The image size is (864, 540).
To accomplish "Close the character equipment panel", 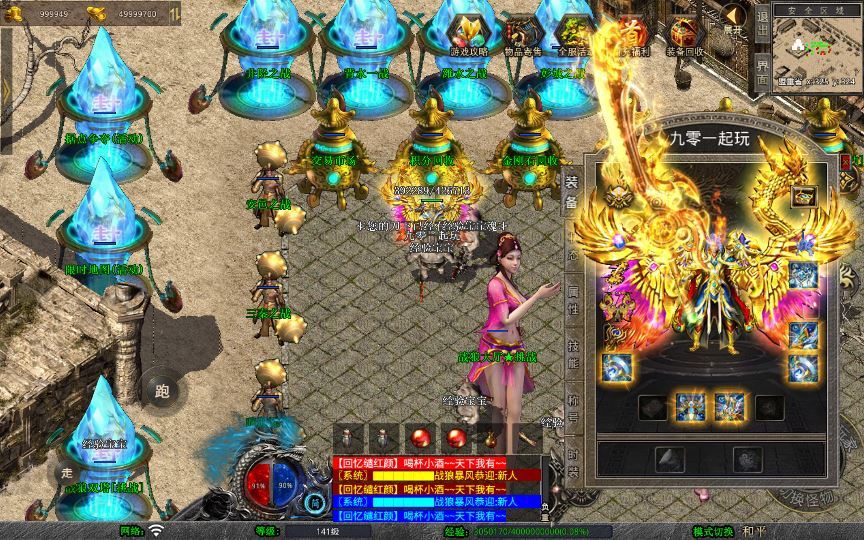I will (x=846, y=161).
